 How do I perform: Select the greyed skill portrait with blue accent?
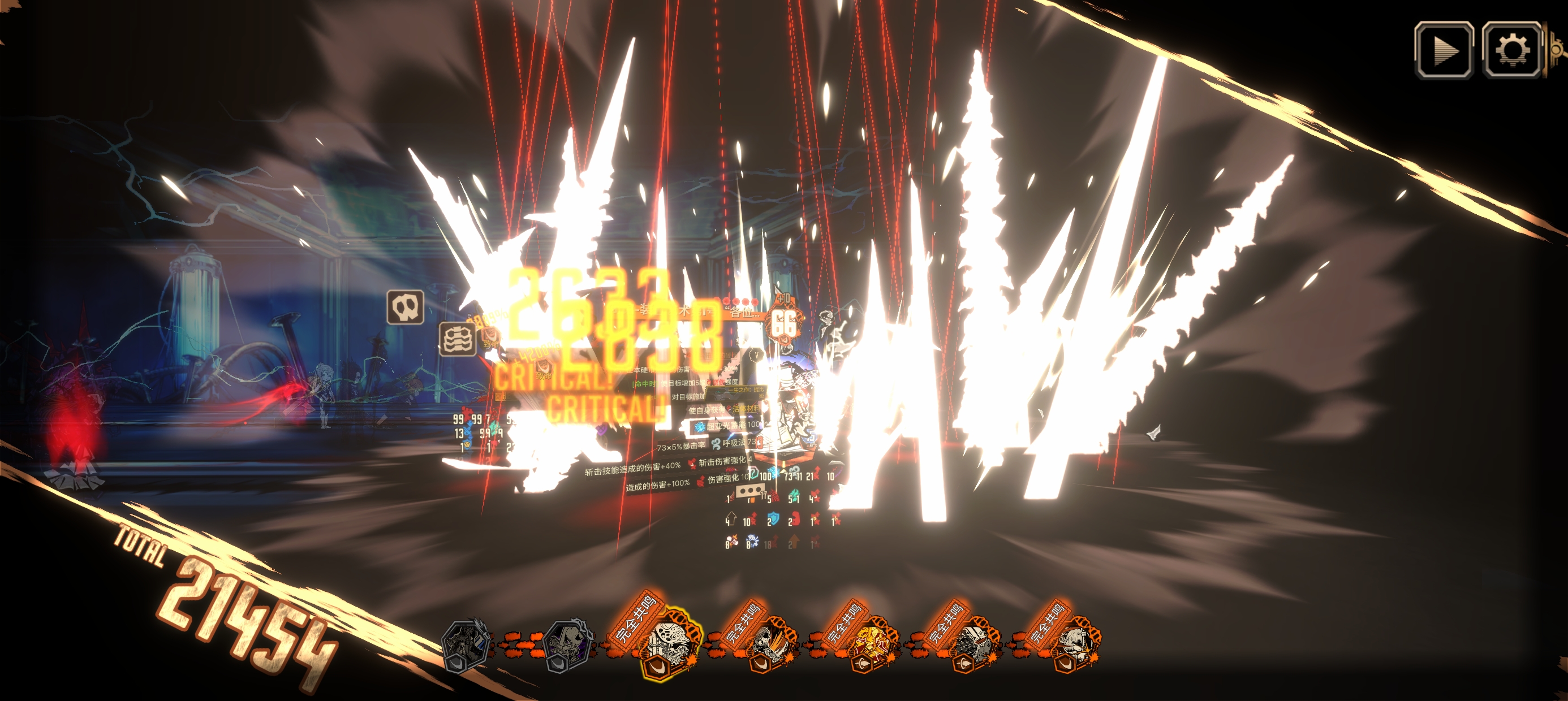tap(466, 645)
